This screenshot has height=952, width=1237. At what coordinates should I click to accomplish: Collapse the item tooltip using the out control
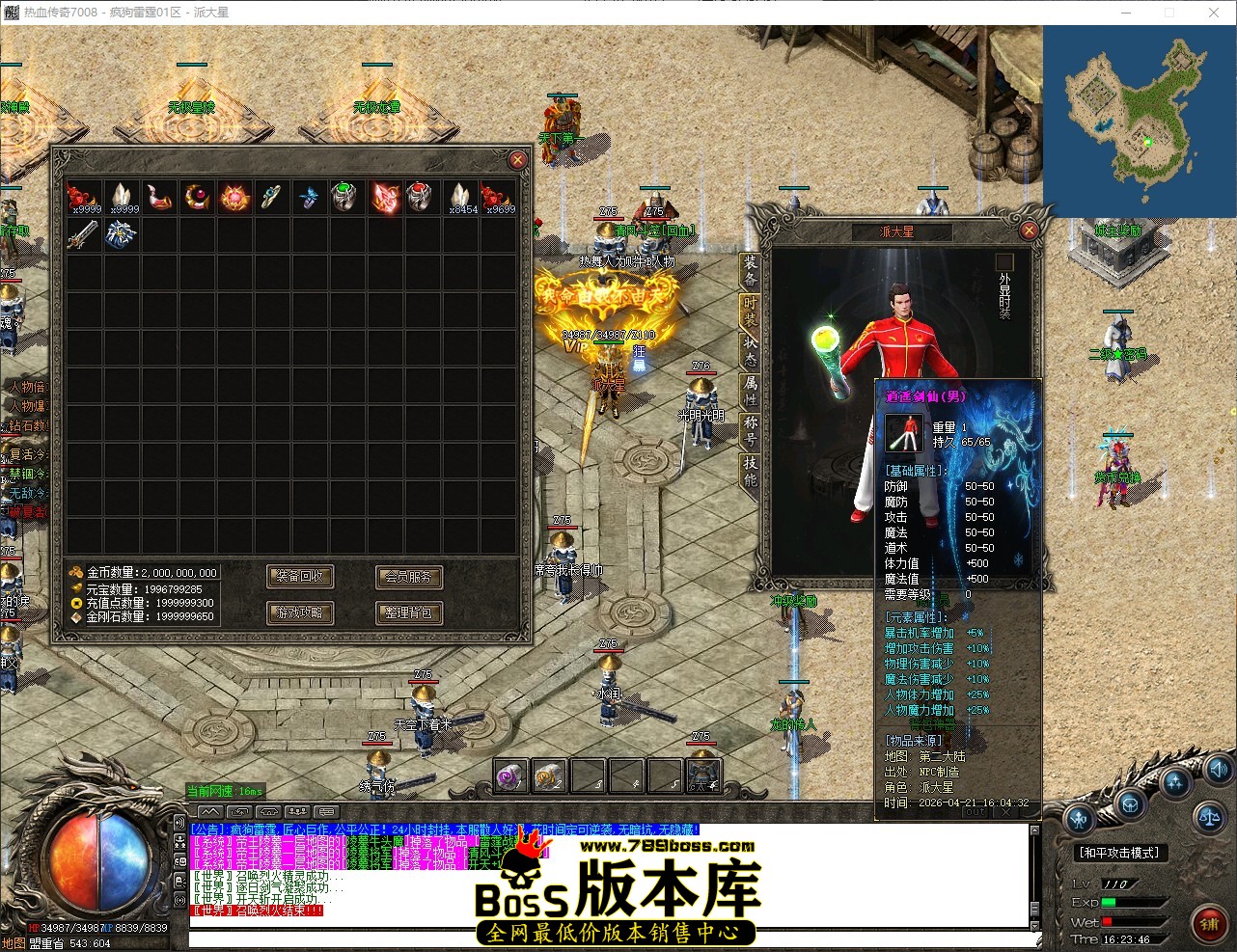[976, 811]
